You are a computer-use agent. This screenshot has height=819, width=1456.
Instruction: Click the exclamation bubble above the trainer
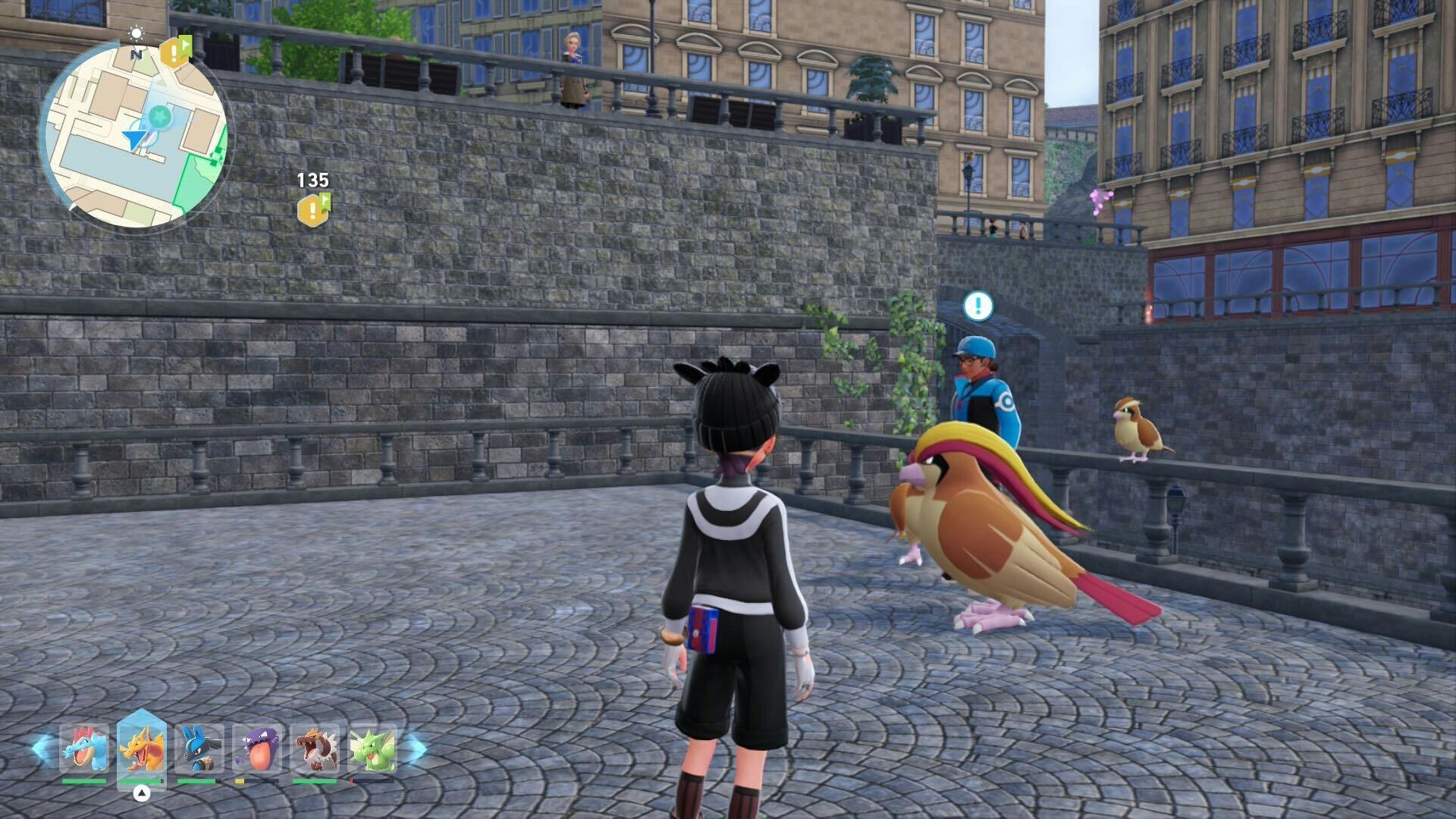[978, 306]
